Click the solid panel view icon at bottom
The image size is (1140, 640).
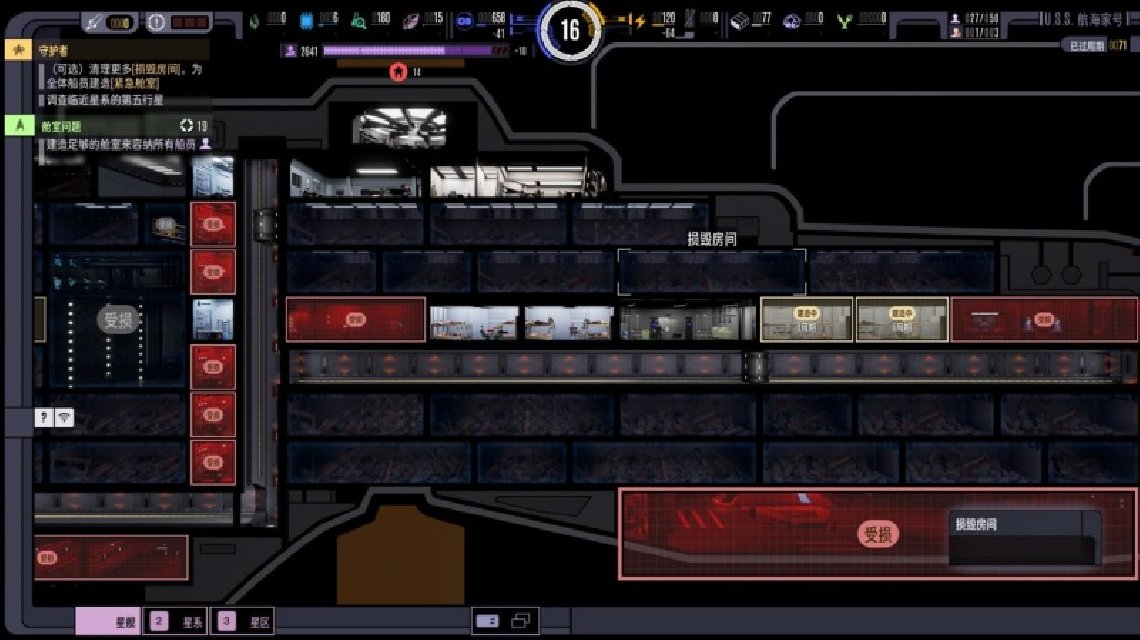tap(487, 621)
